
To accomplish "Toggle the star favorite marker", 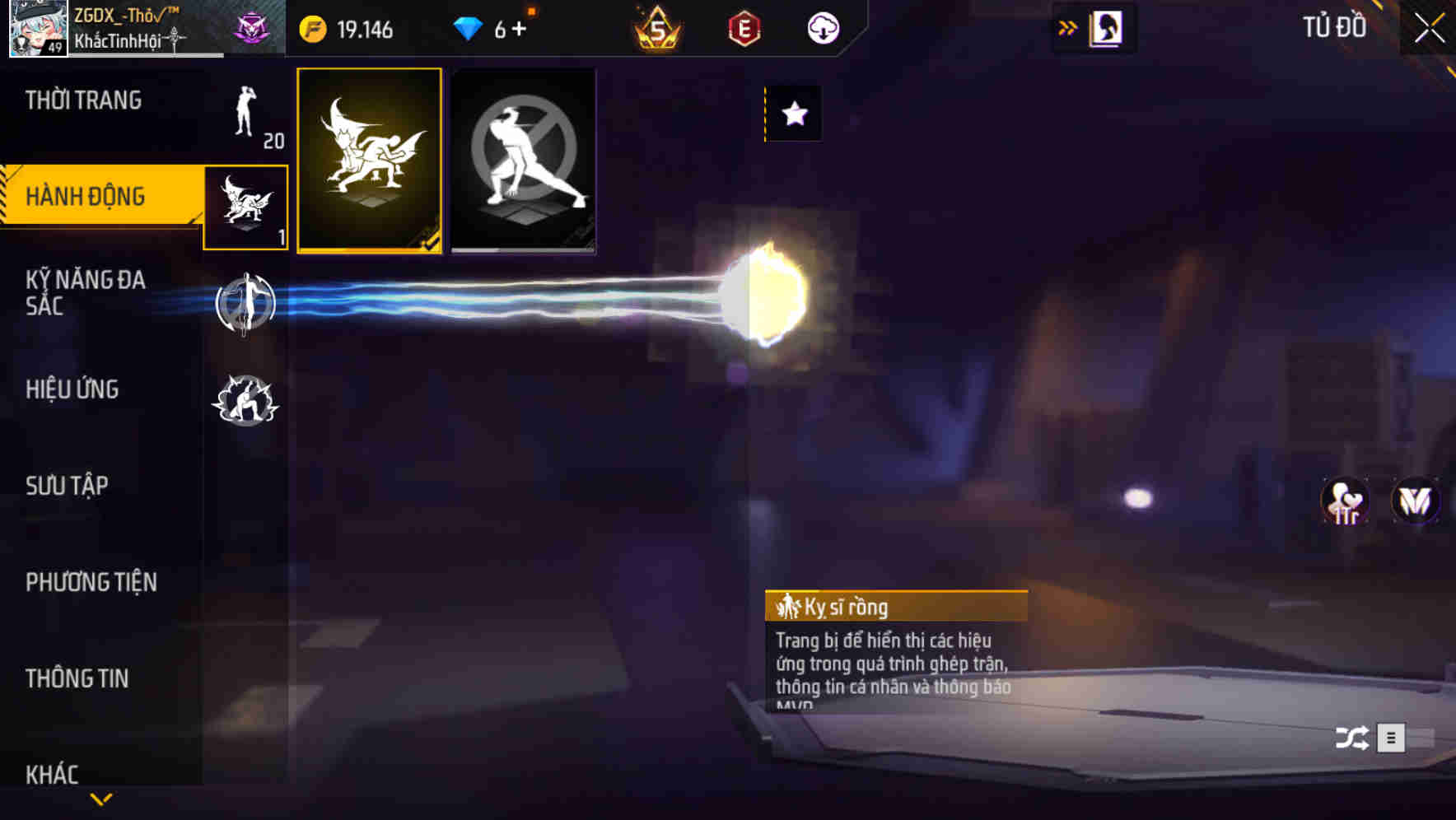I will click(793, 114).
